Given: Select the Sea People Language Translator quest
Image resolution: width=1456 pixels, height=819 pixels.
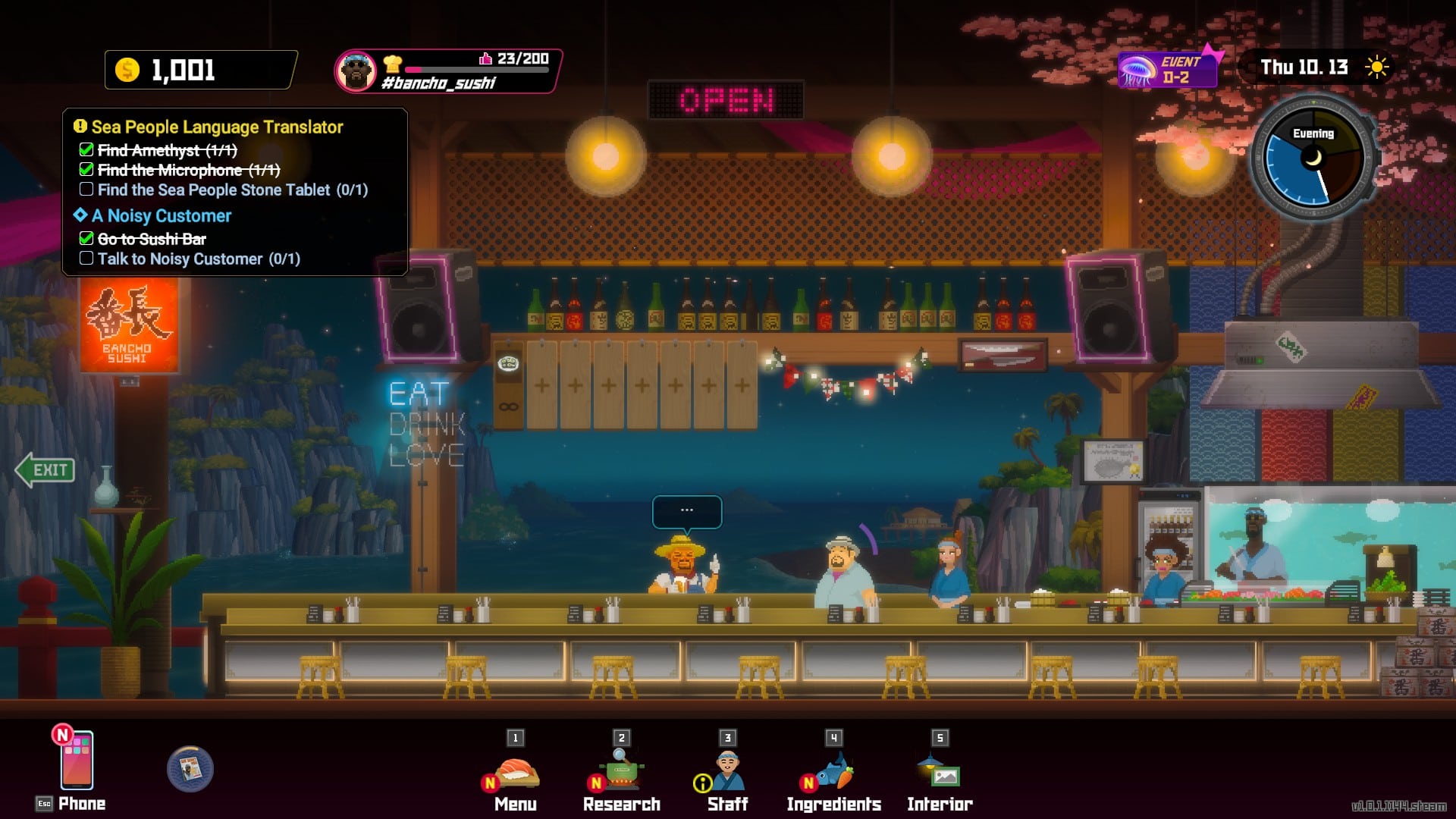Looking at the screenshot, I should pos(217,127).
